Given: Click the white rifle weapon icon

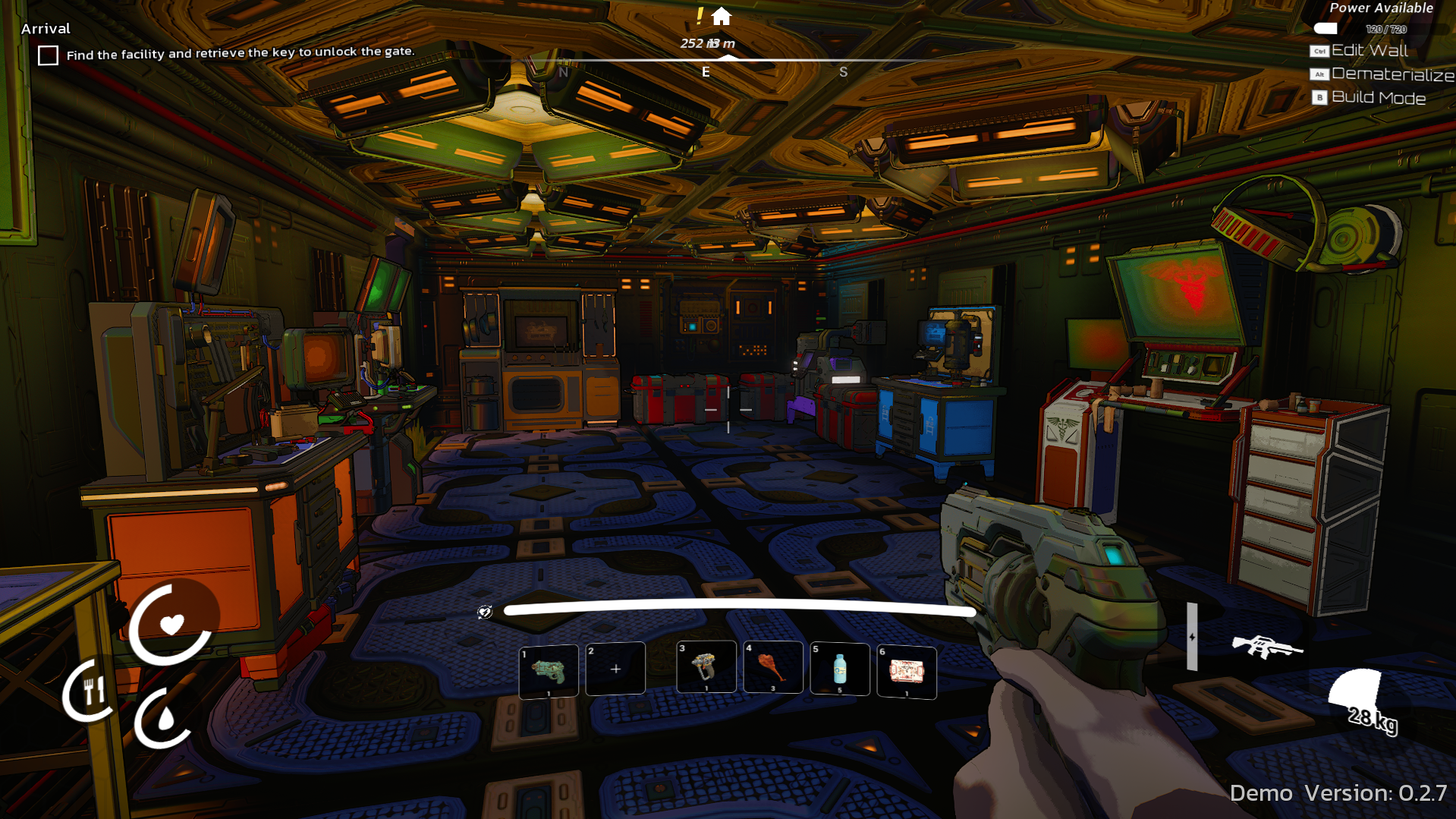Looking at the screenshot, I should [1265, 647].
